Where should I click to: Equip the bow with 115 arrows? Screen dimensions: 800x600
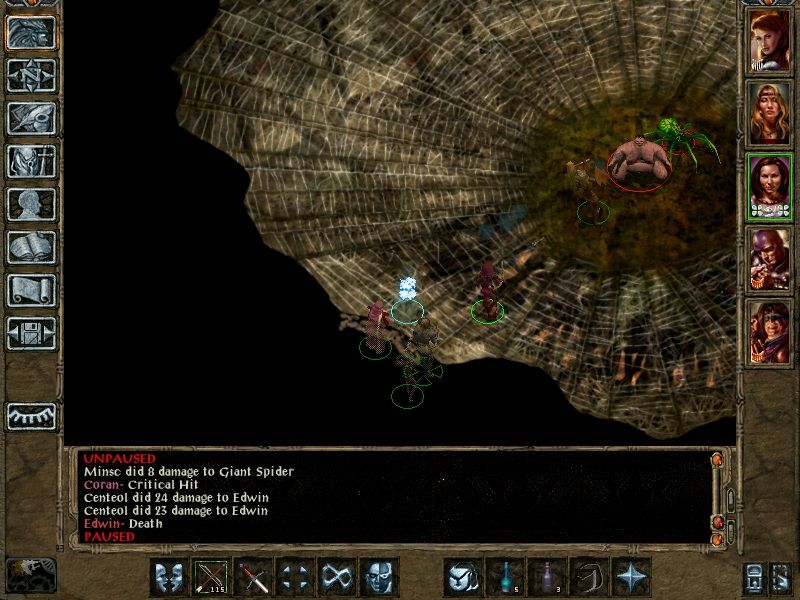[212, 578]
